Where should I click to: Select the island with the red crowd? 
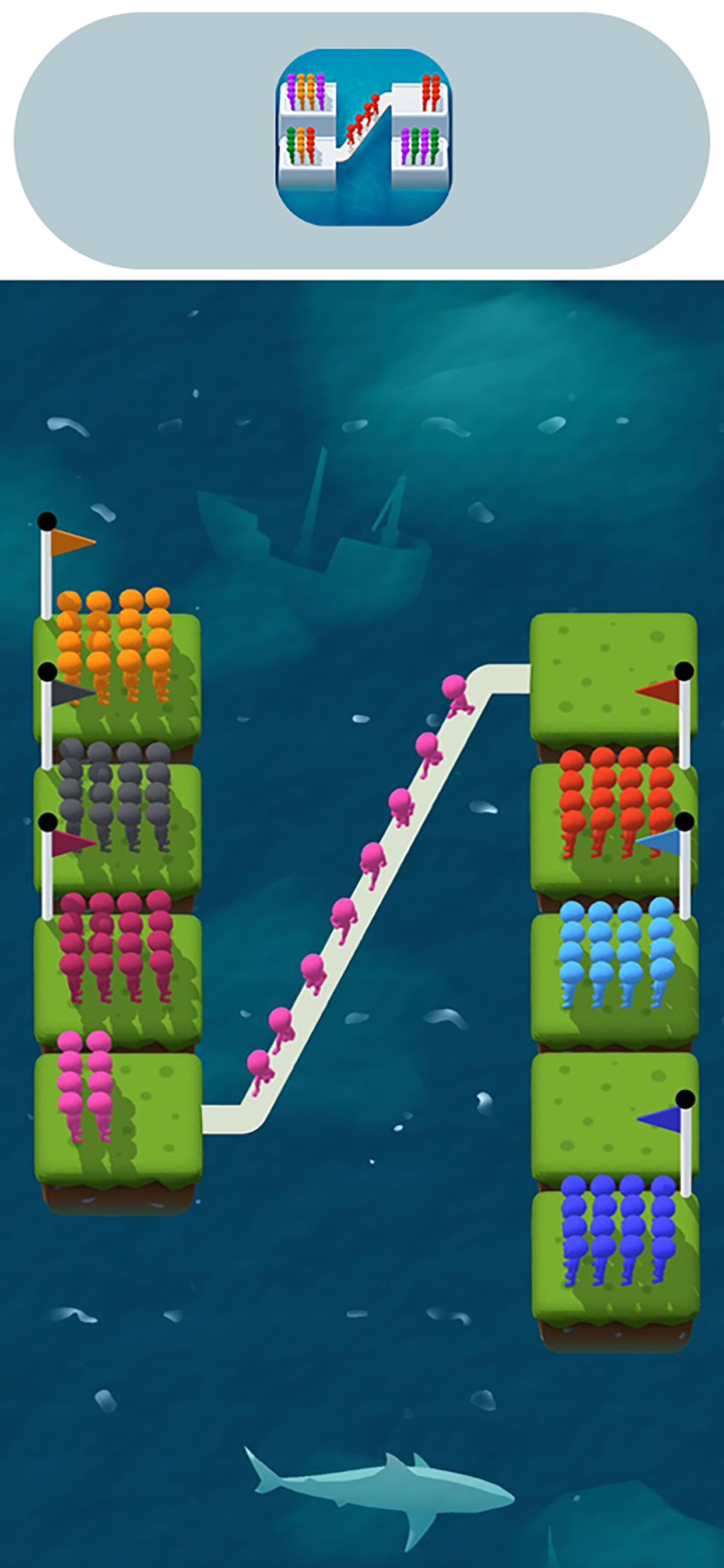pos(614,828)
